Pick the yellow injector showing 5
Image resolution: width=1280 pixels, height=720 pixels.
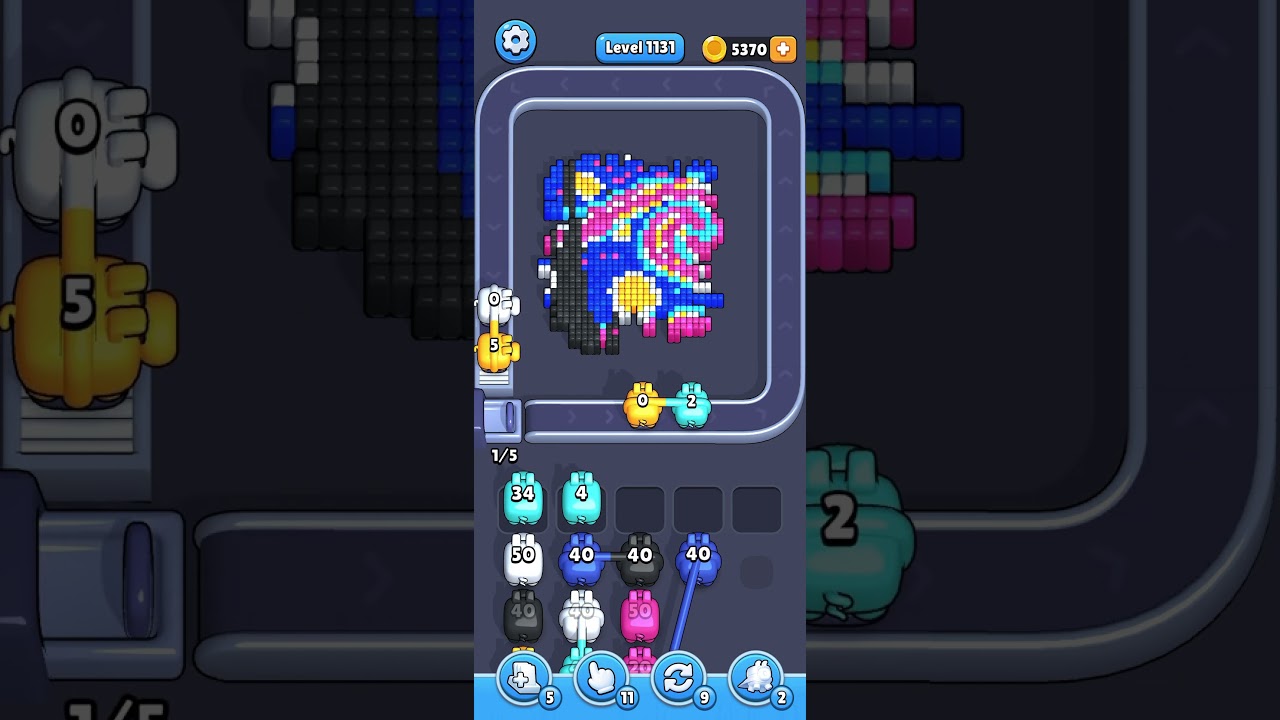pyautogui.click(x=495, y=348)
